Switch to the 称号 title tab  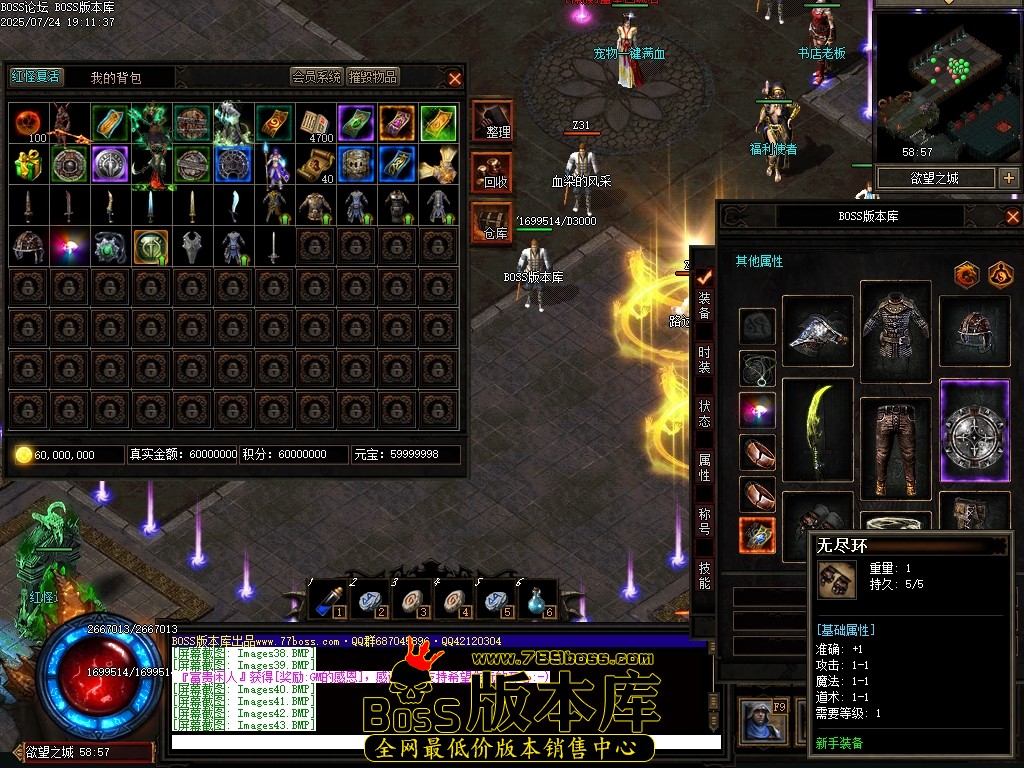pos(704,521)
